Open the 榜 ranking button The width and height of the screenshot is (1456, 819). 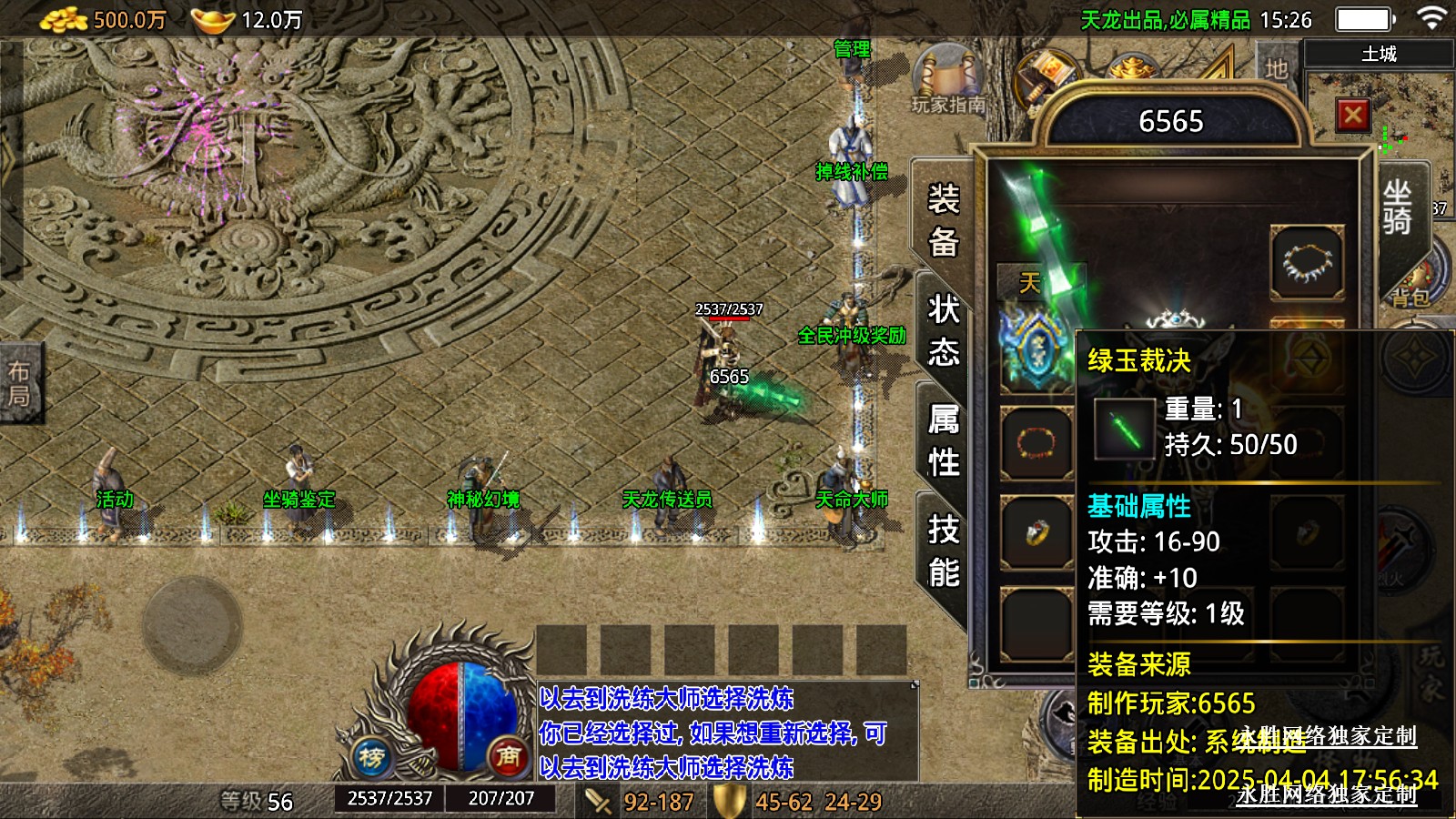coord(371,756)
